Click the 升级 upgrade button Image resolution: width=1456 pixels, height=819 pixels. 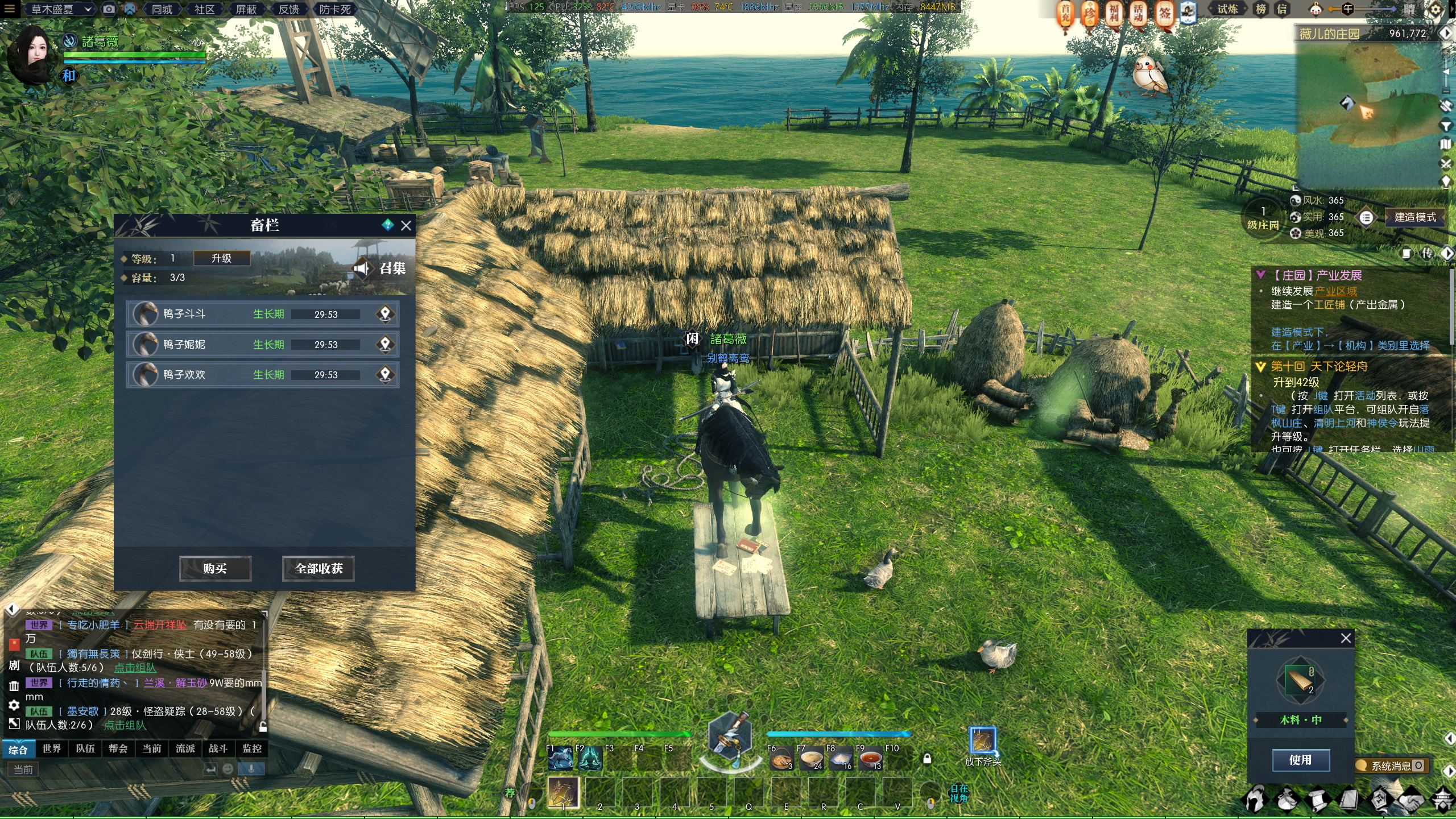pos(221,258)
